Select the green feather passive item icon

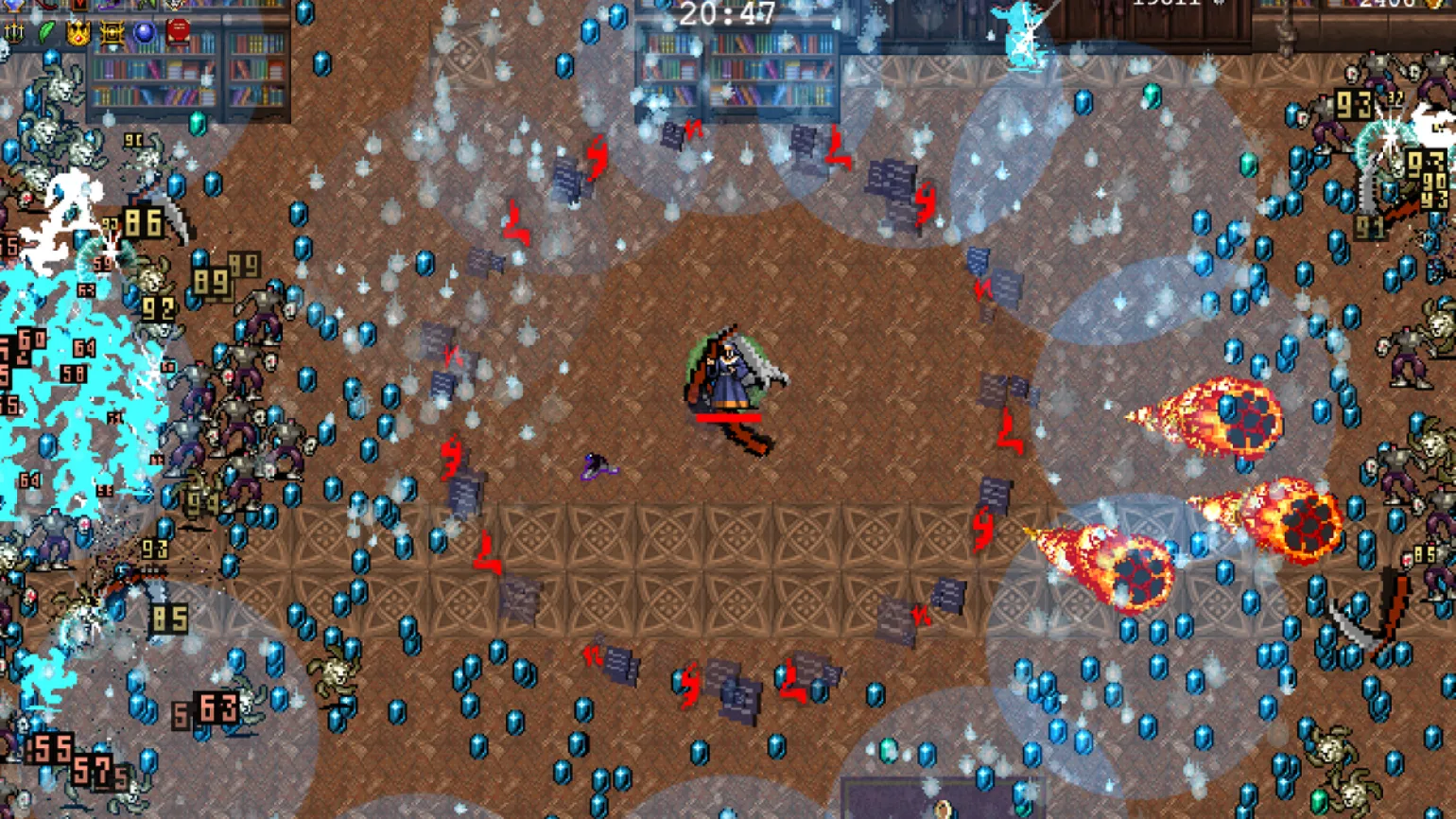pos(46,33)
